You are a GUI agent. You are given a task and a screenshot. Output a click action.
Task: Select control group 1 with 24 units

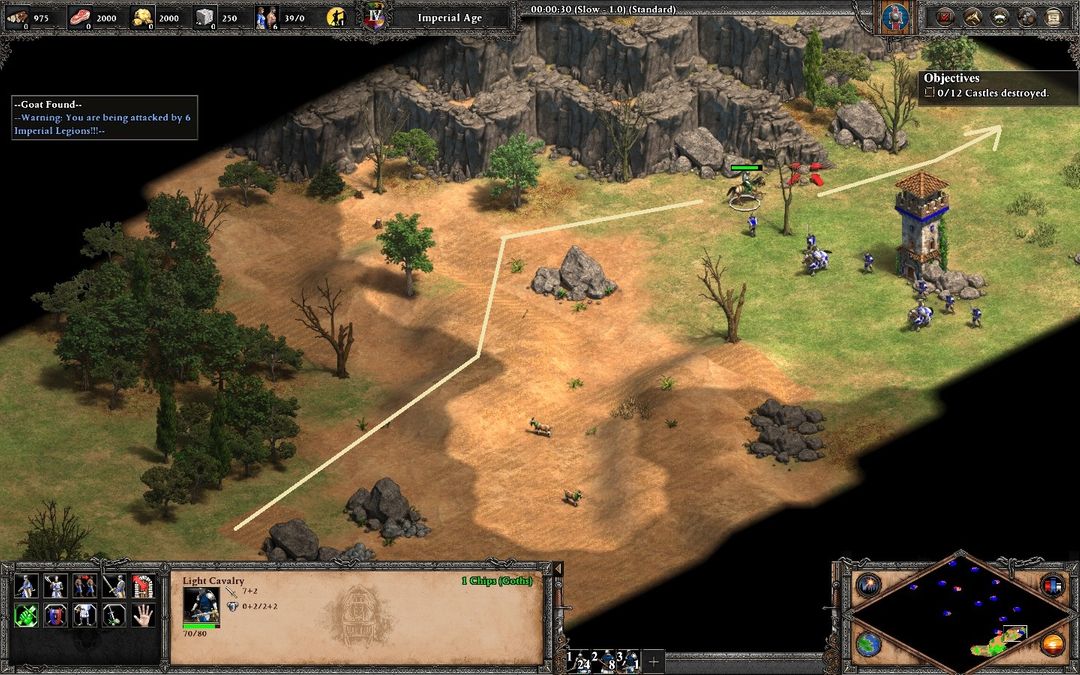578,660
